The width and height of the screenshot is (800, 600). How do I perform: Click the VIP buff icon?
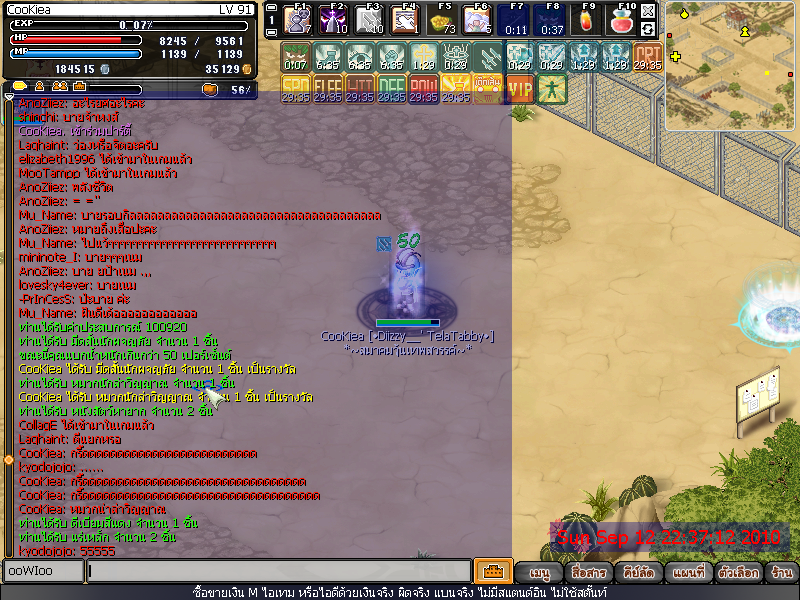click(520, 88)
